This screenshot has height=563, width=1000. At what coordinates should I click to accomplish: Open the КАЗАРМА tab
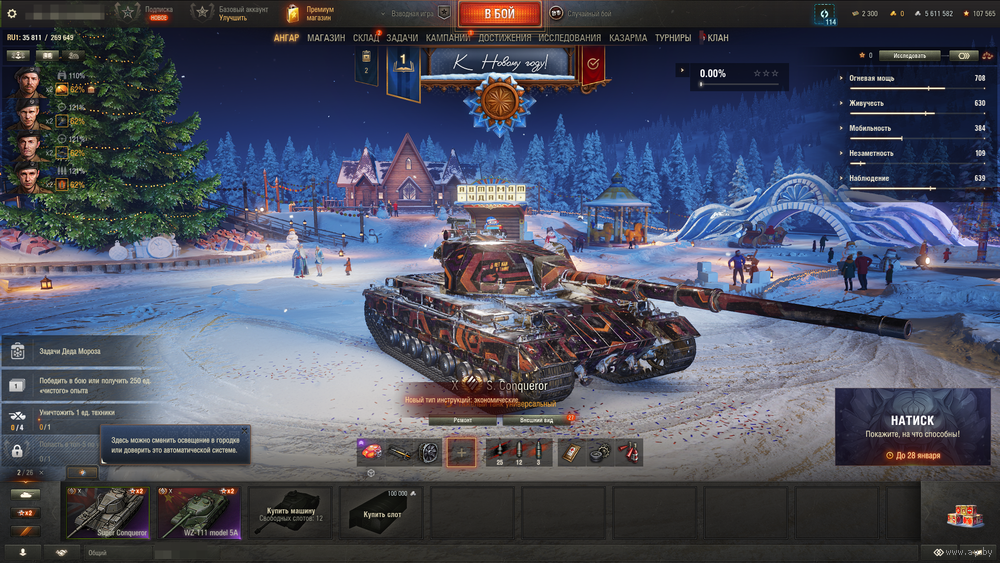tap(627, 38)
